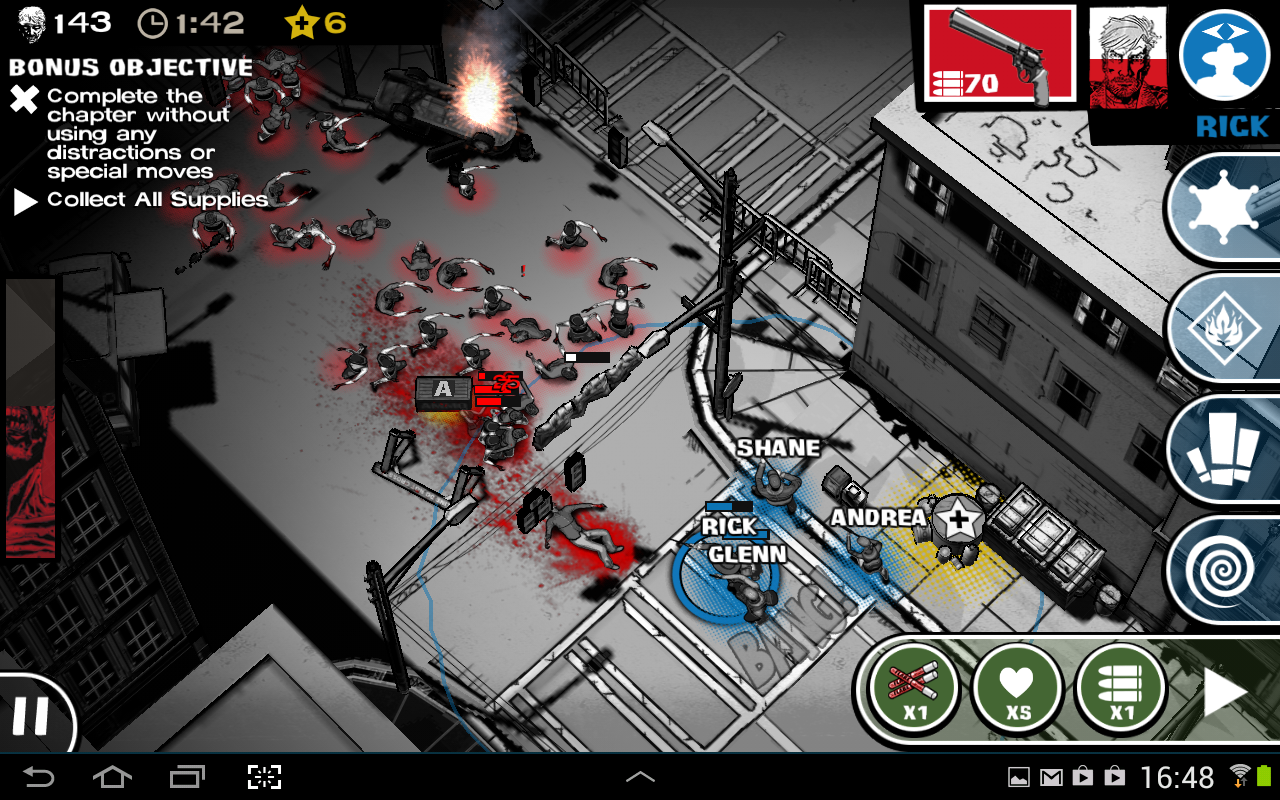Open recent apps from the navigation bar
Image resolution: width=1280 pixels, height=800 pixels.
point(185,775)
